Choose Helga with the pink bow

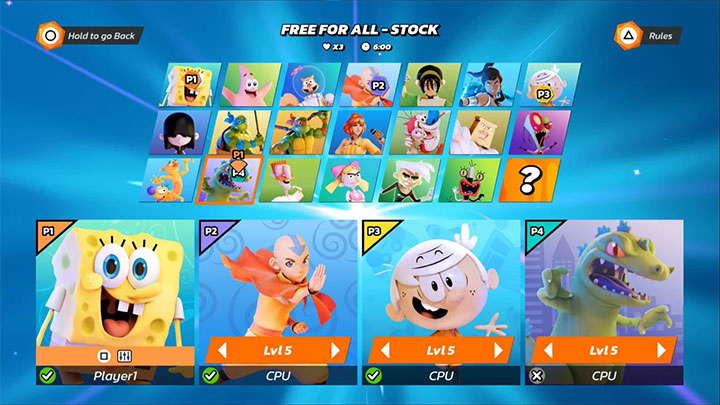352,179
